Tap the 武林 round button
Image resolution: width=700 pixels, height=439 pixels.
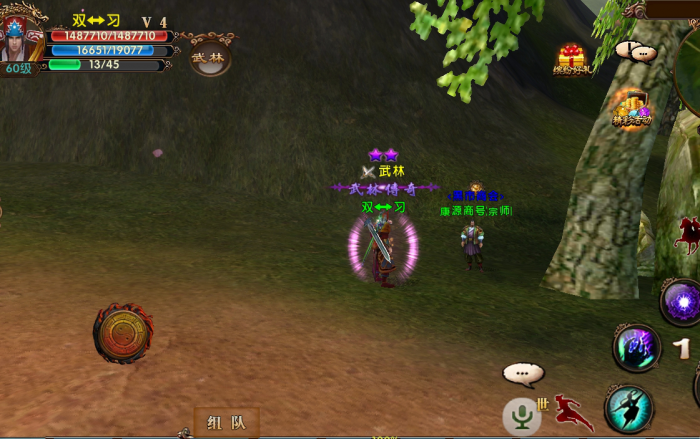(x=210, y=57)
